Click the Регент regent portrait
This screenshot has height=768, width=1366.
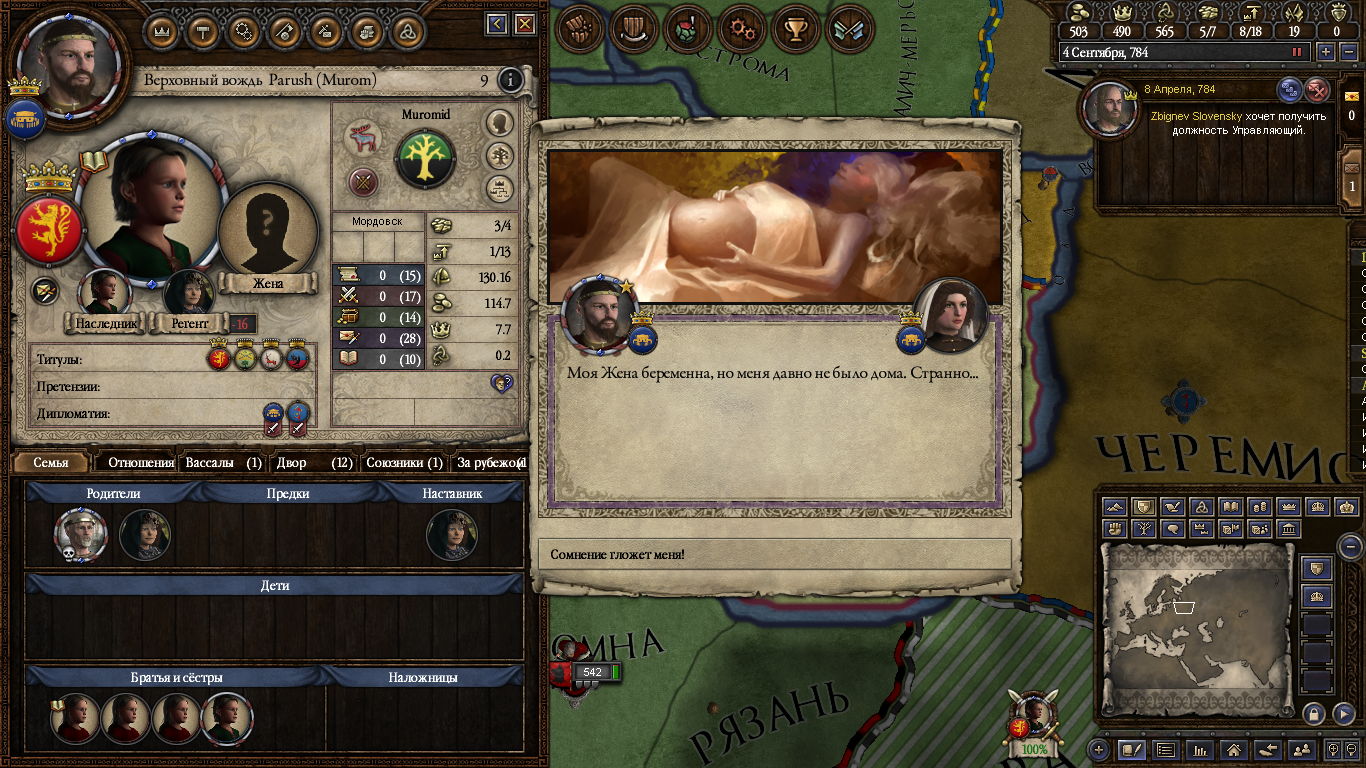188,293
